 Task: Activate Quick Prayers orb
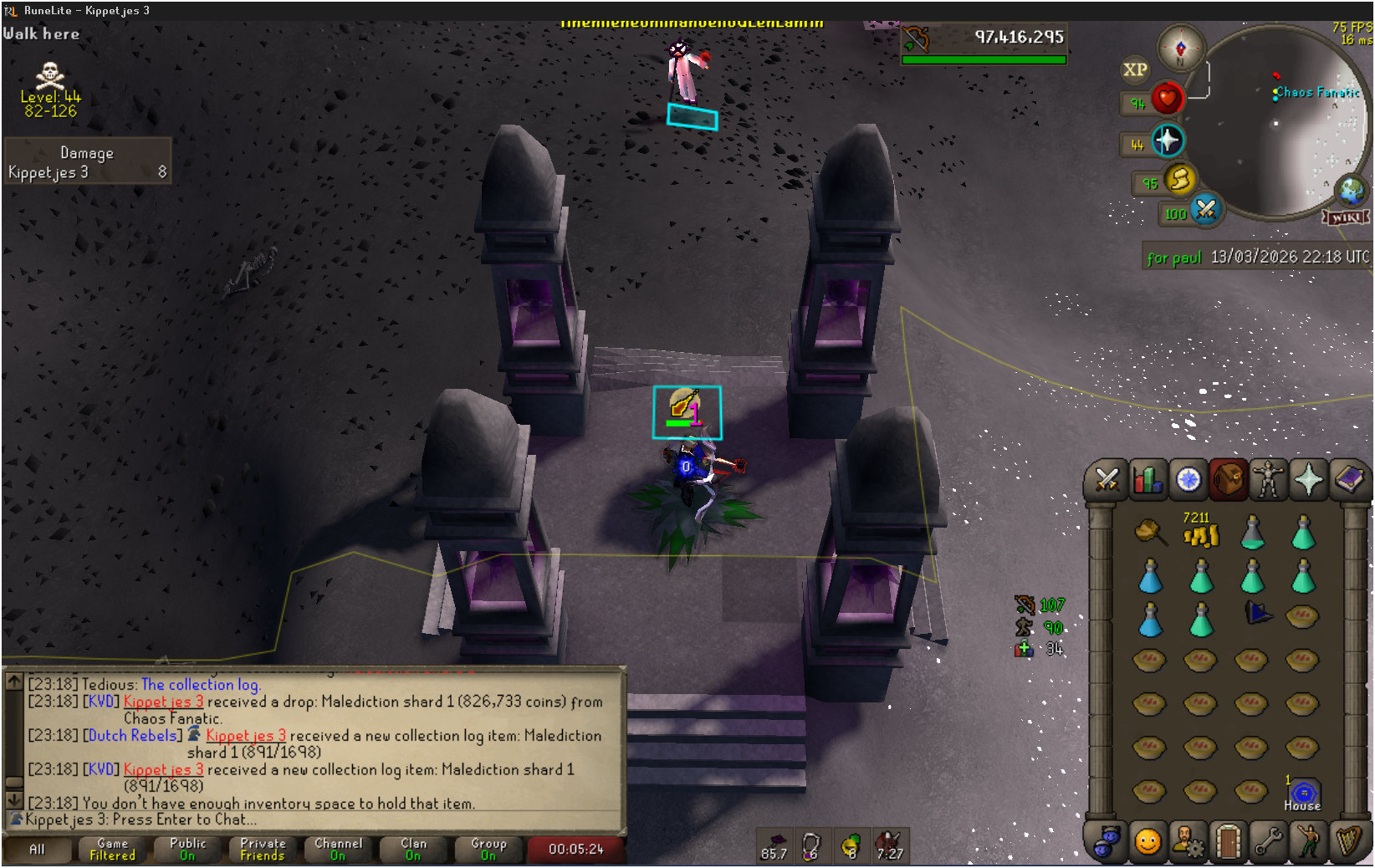[x=1168, y=140]
